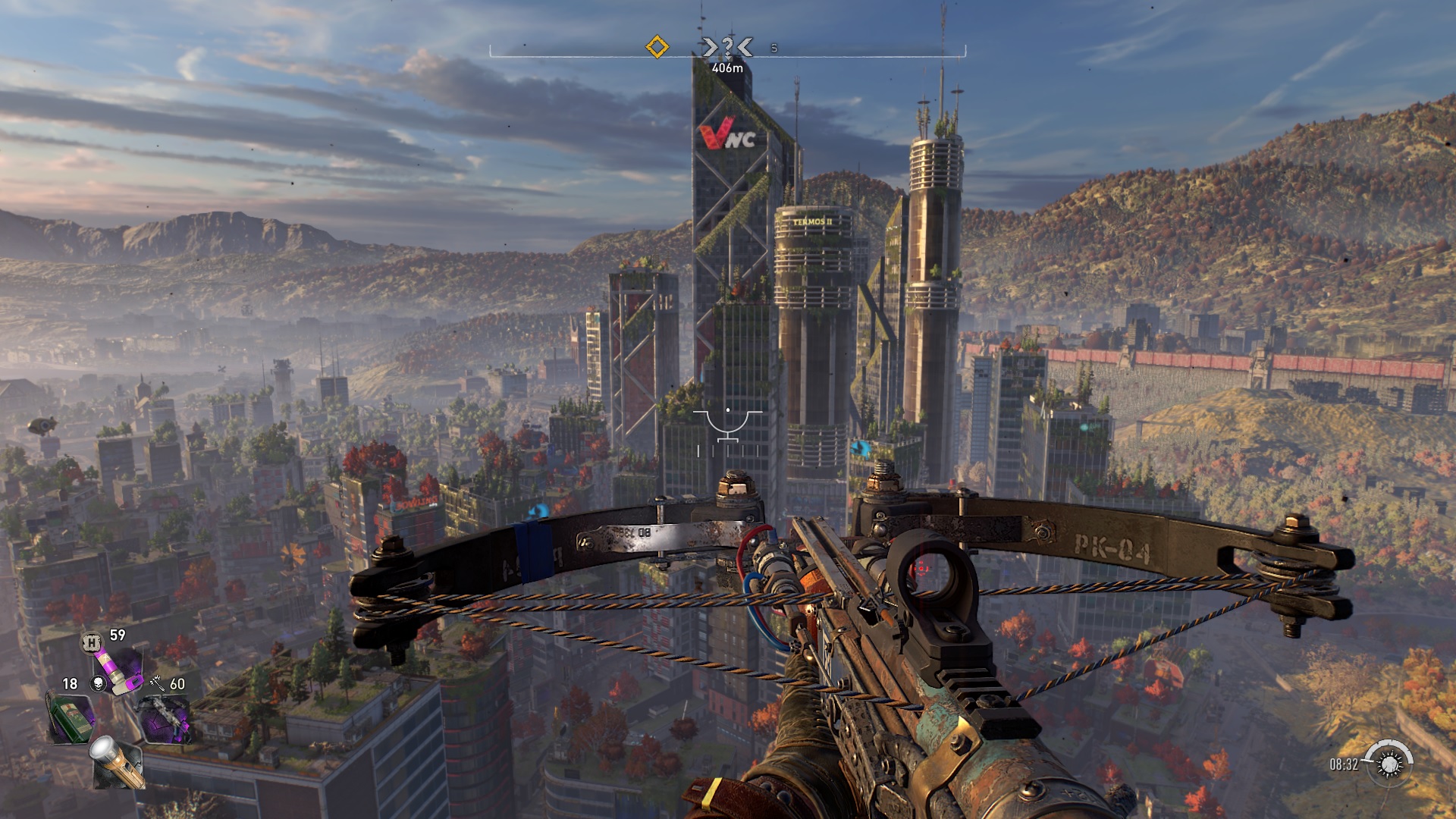Toggle the orange flashlight slot

[118, 762]
